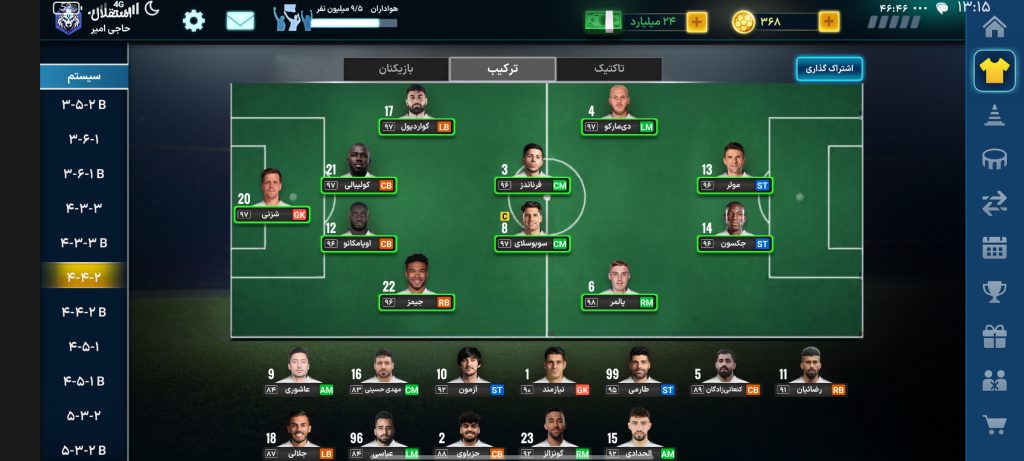1024x461 pixels.
Task: Open the settings gear icon
Action: point(193,20)
